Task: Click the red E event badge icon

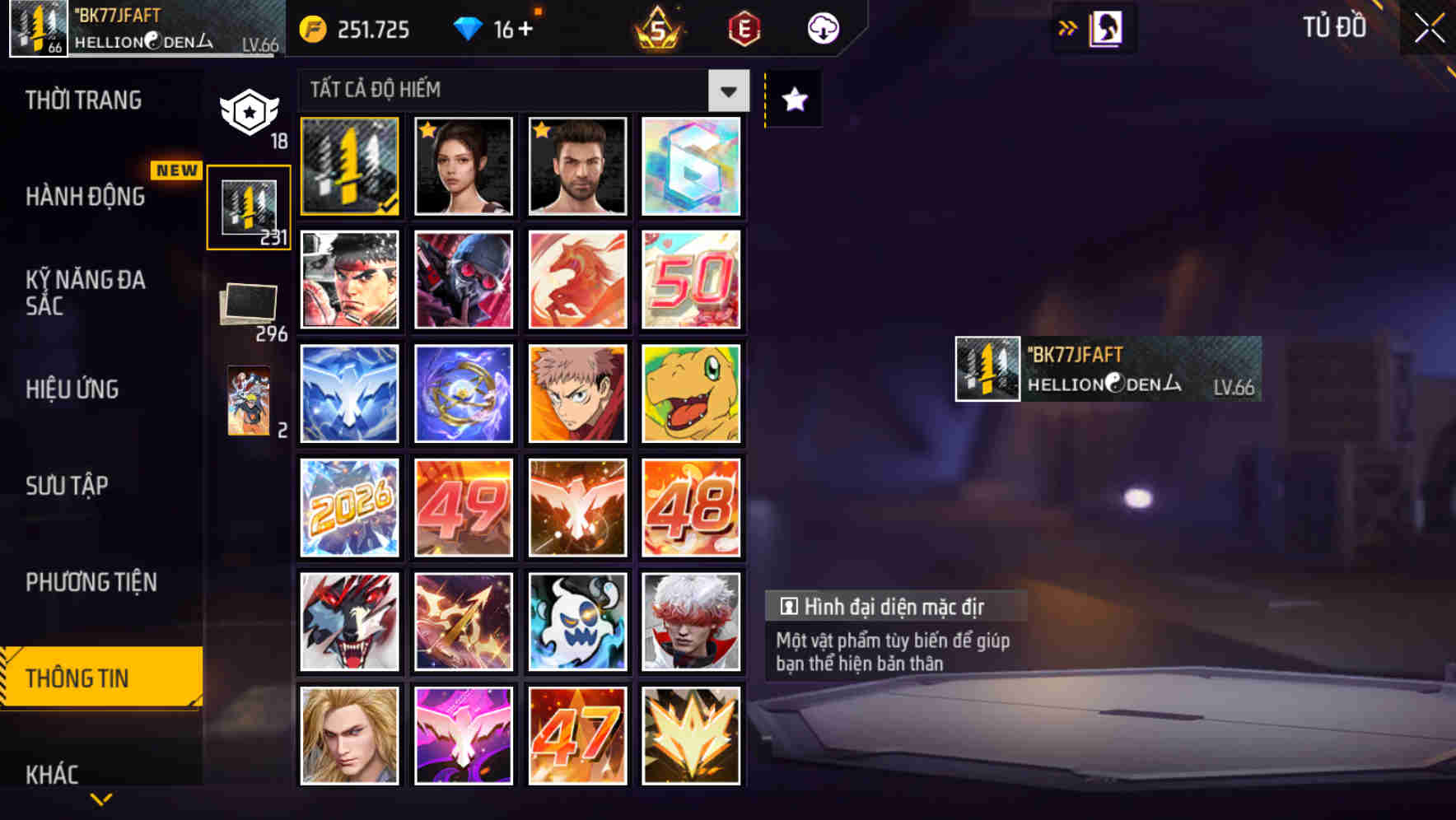Action: [744, 29]
